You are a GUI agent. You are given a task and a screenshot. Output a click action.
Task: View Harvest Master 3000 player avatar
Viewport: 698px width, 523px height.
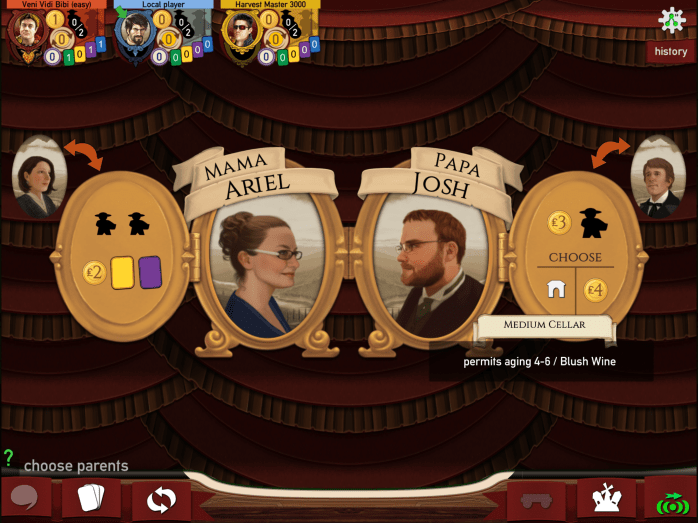click(240, 32)
